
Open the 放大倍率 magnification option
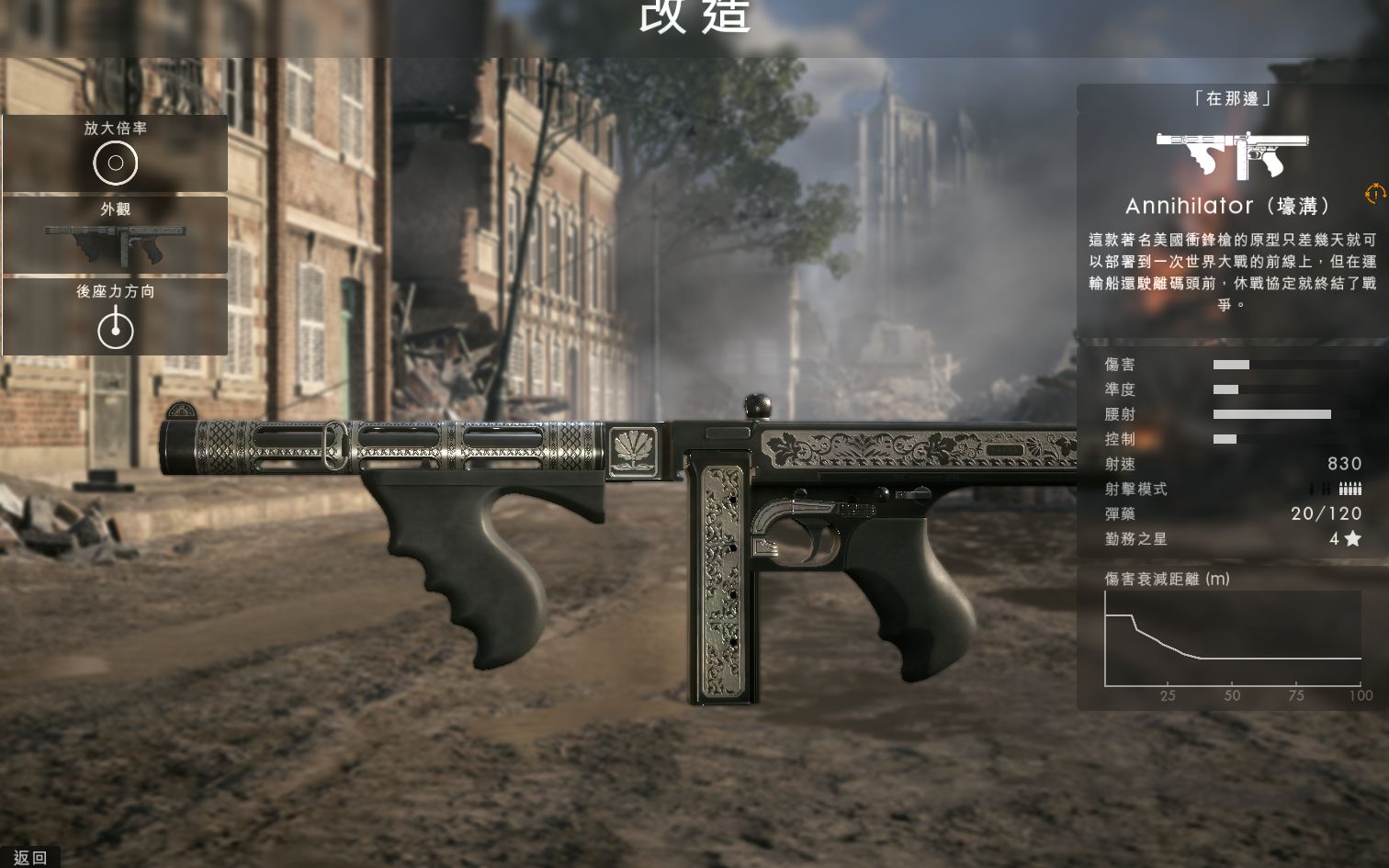click(115, 153)
